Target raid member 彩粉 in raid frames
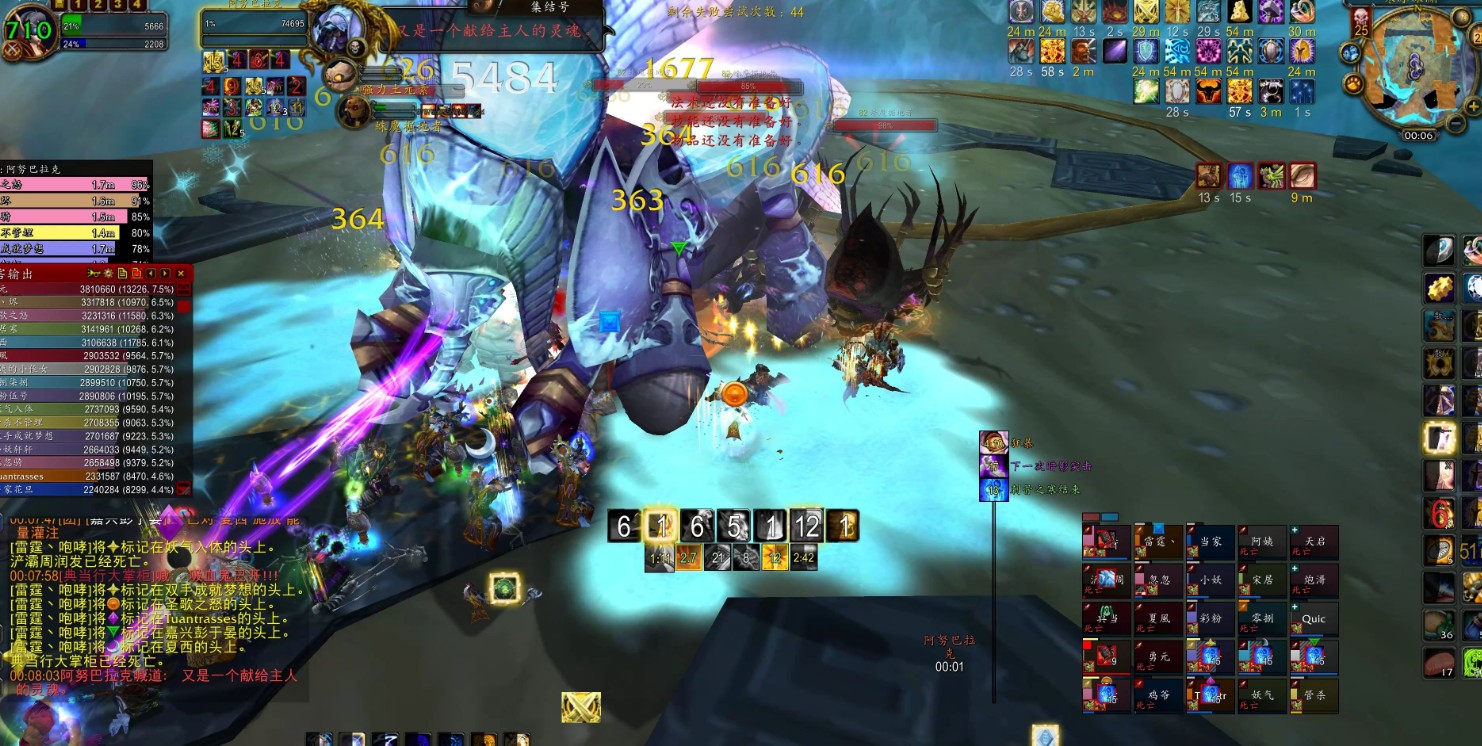1482x746 pixels. [1211, 620]
